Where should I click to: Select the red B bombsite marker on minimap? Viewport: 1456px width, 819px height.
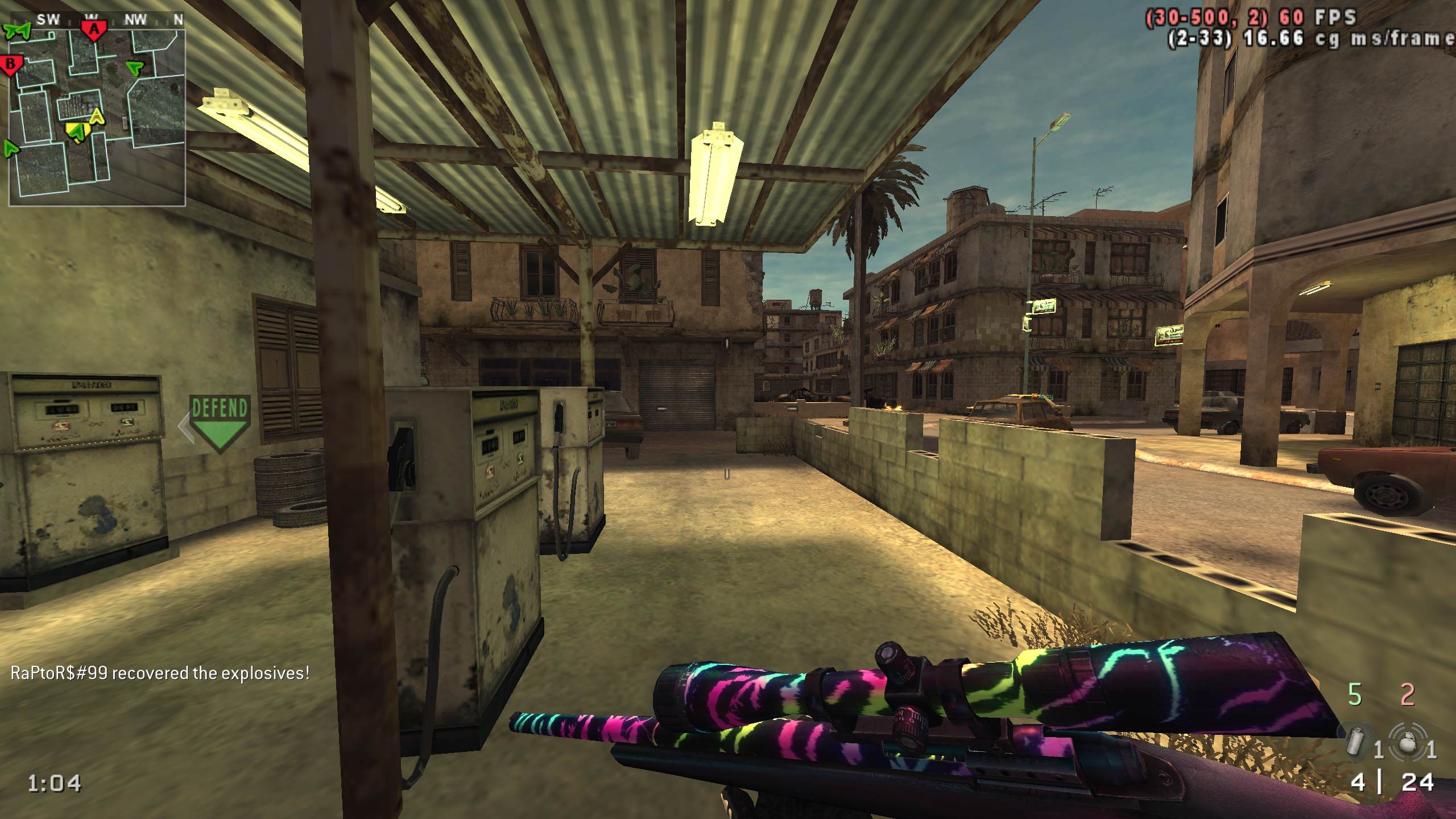point(10,65)
